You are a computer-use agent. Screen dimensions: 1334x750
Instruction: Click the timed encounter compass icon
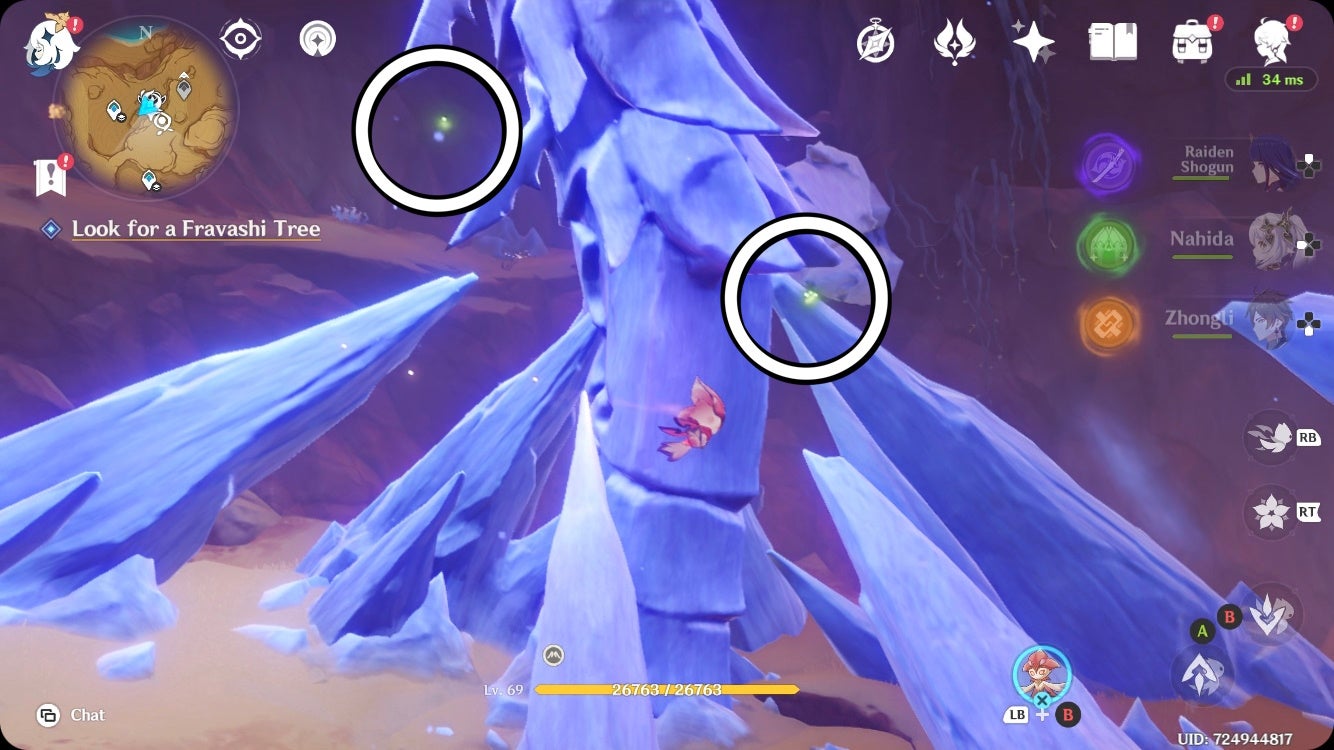[x=875, y=42]
